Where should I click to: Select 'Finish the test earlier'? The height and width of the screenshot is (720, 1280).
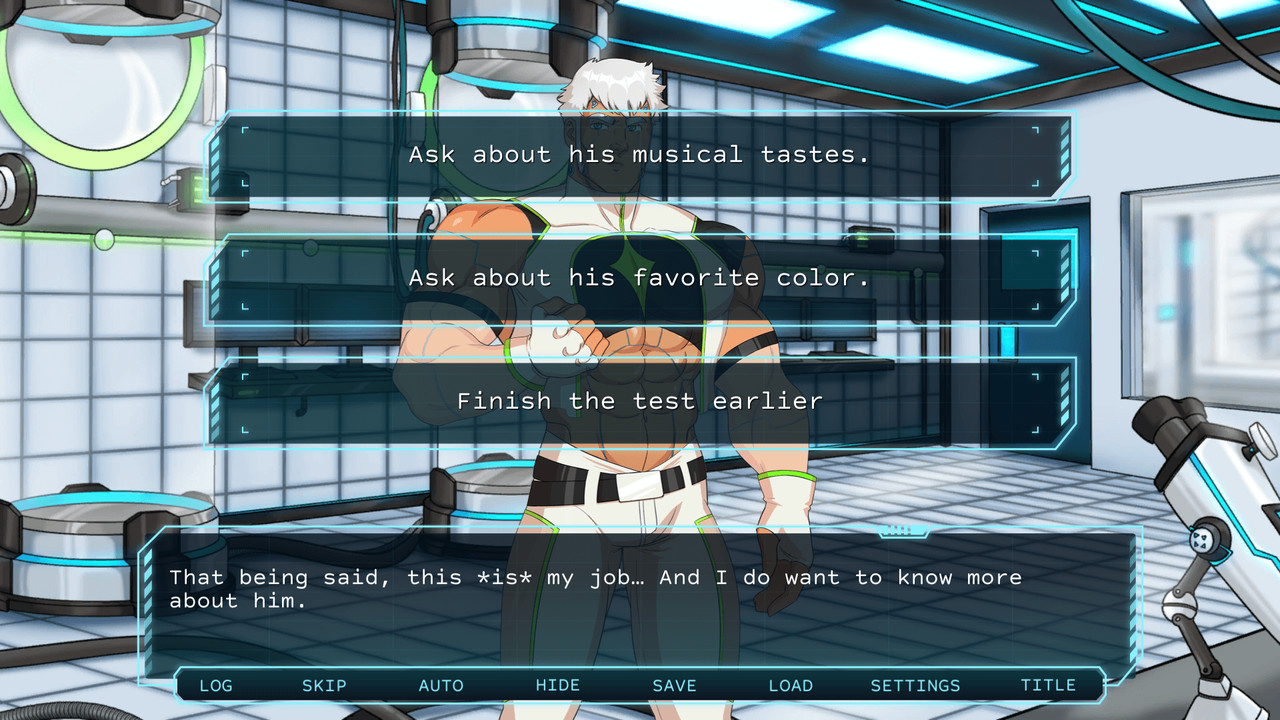(640, 401)
